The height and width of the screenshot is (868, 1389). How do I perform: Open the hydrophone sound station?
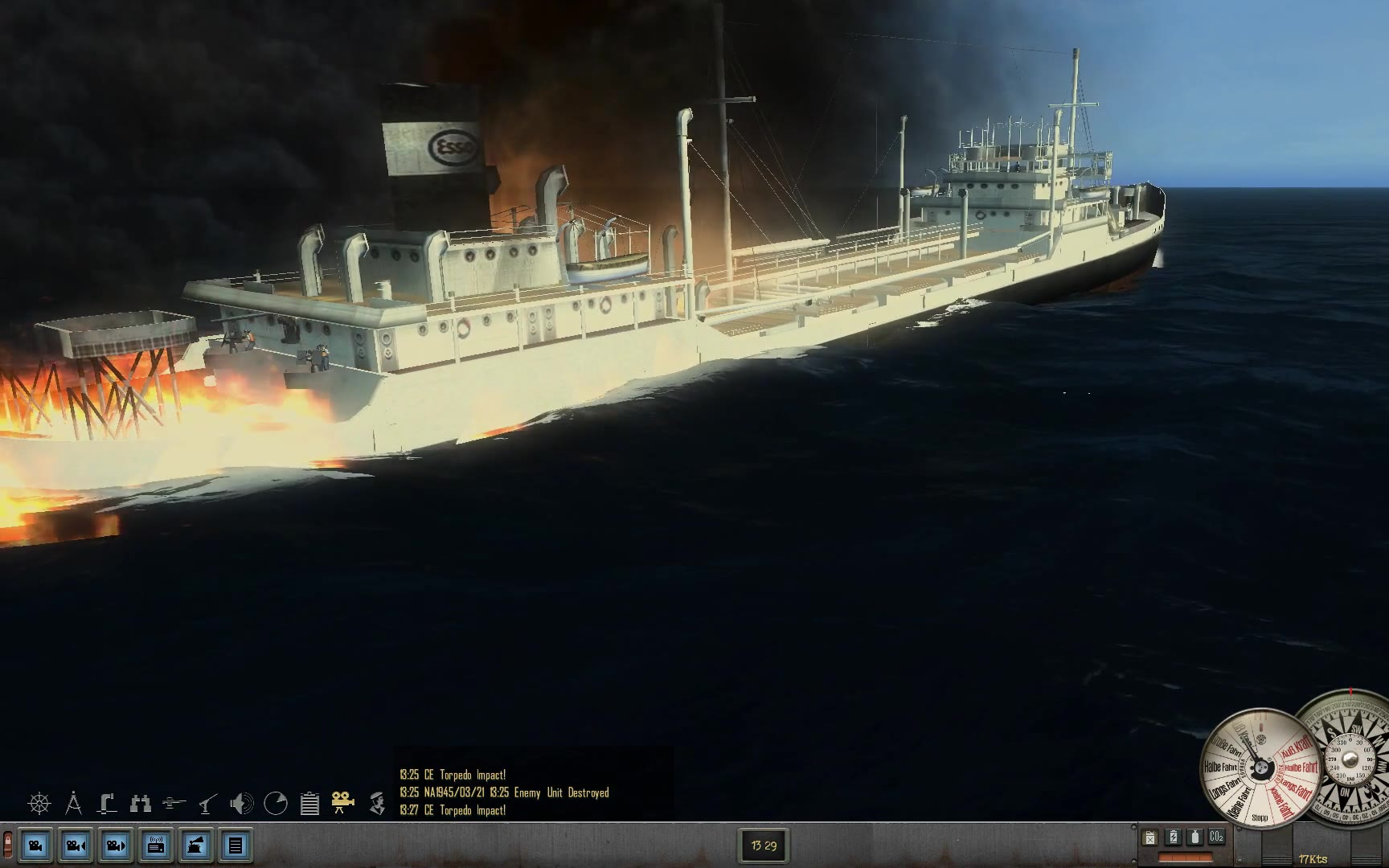coord(241,803)
